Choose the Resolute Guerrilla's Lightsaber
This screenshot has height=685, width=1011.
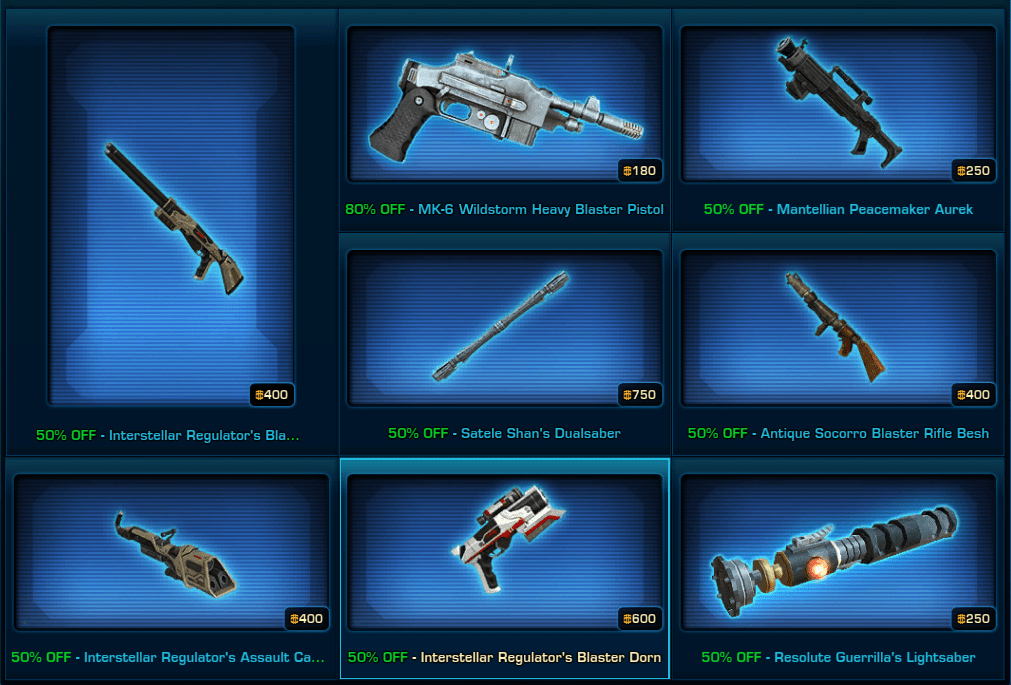point(837,553)
